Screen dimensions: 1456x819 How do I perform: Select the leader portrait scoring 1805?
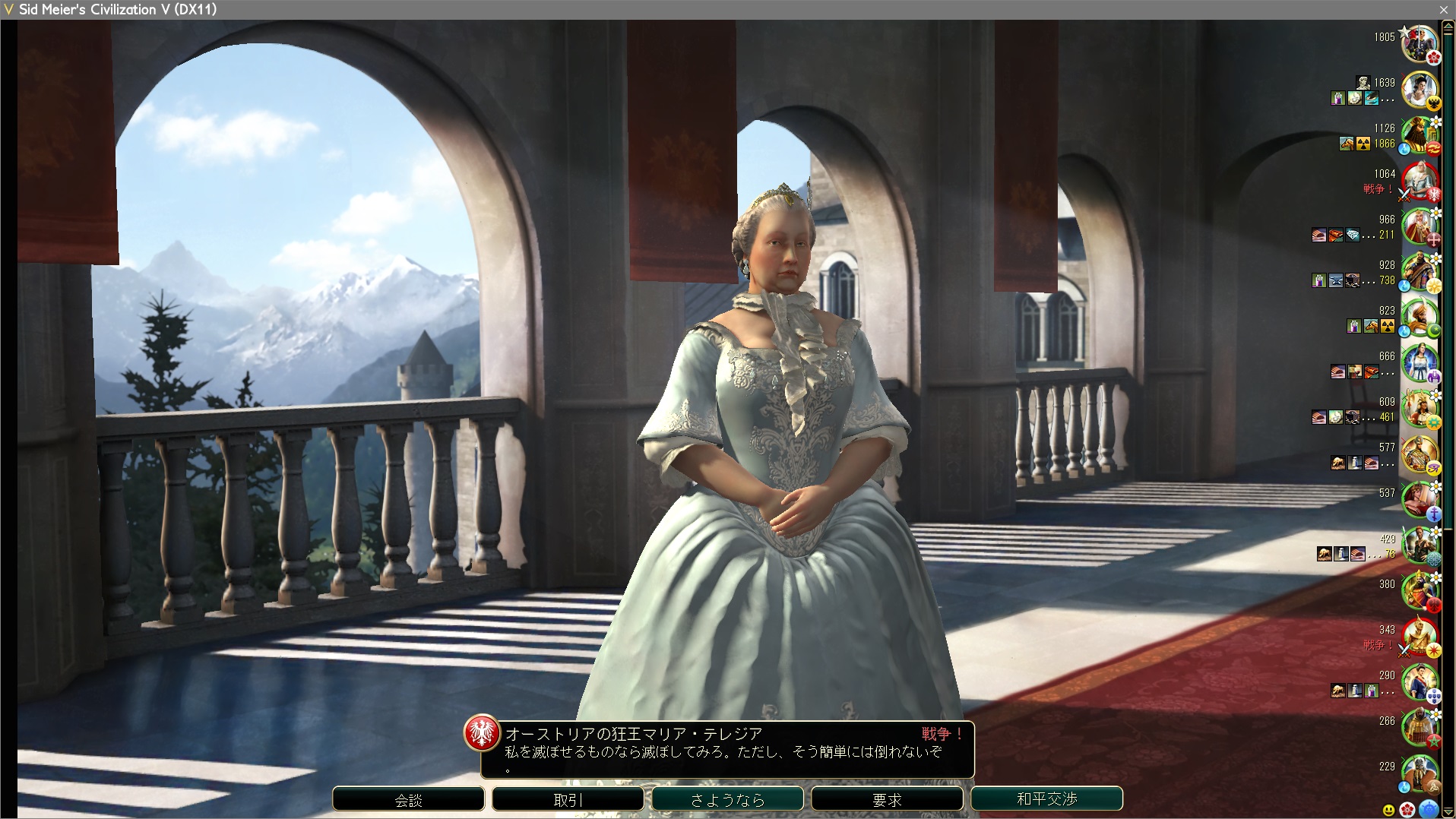pyautogui.click(x=1420, y=44)
